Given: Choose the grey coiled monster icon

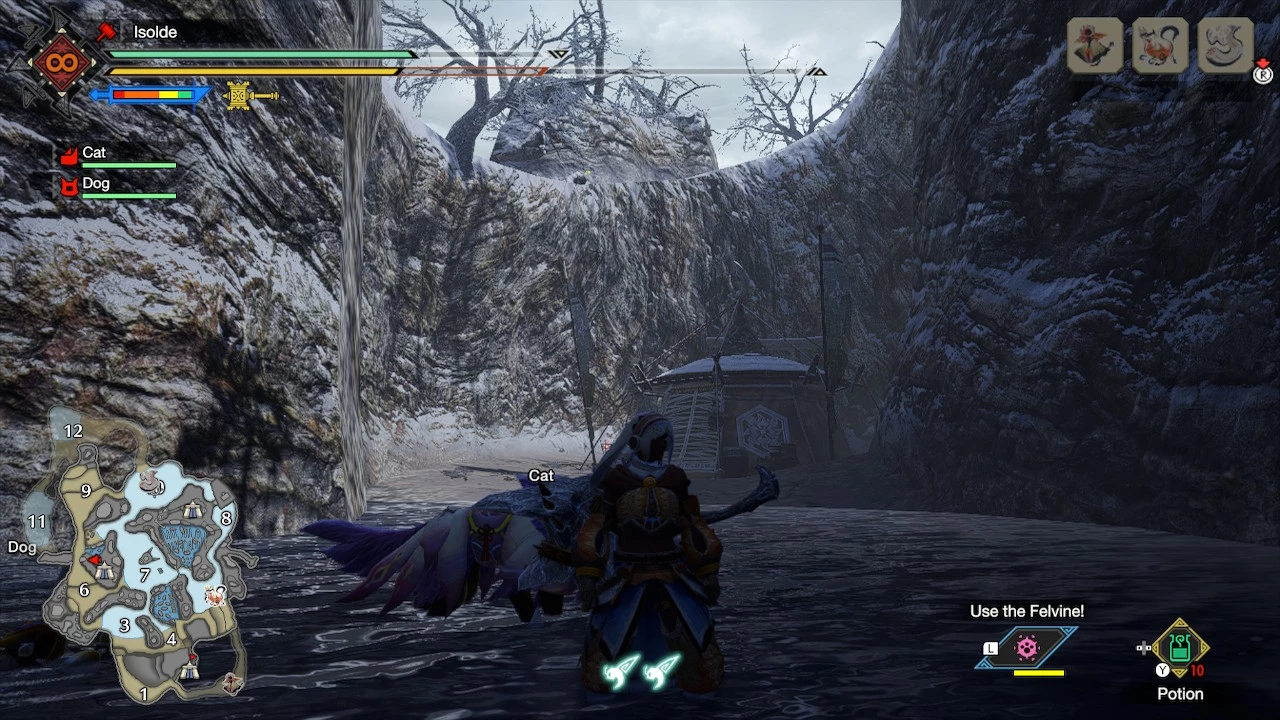Looking at the screenshot, I should tap(1225, 45).
